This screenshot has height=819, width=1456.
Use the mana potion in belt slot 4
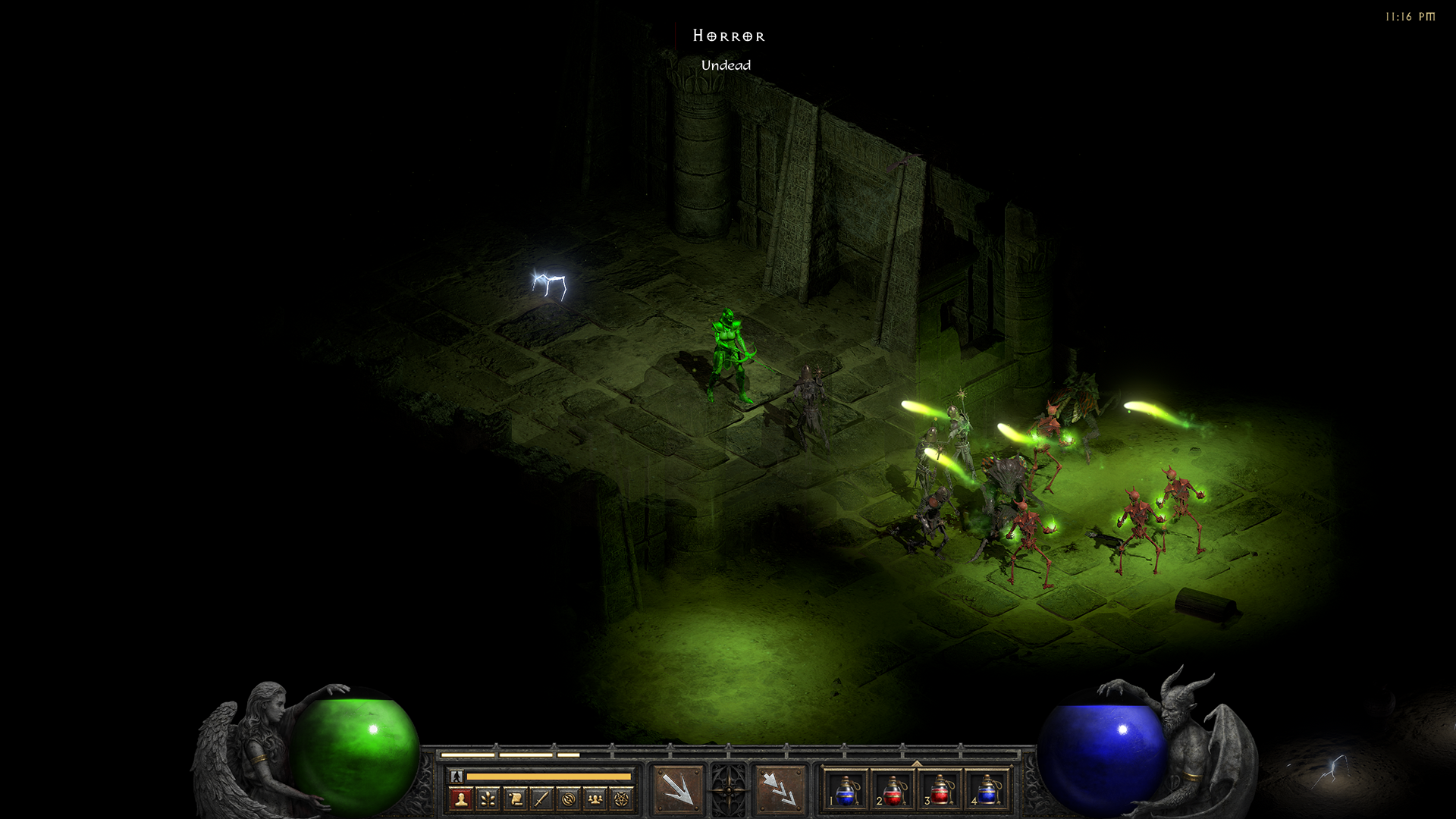987,790
